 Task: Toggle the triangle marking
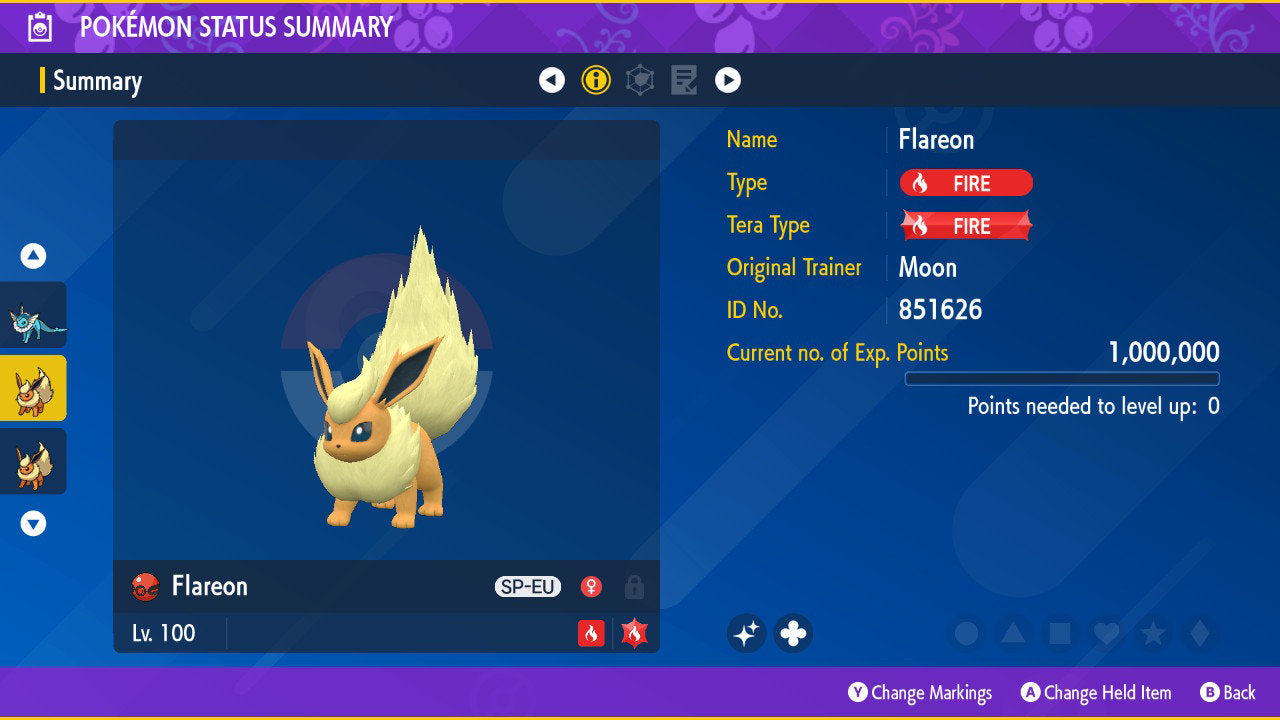tap(1013, 633)
